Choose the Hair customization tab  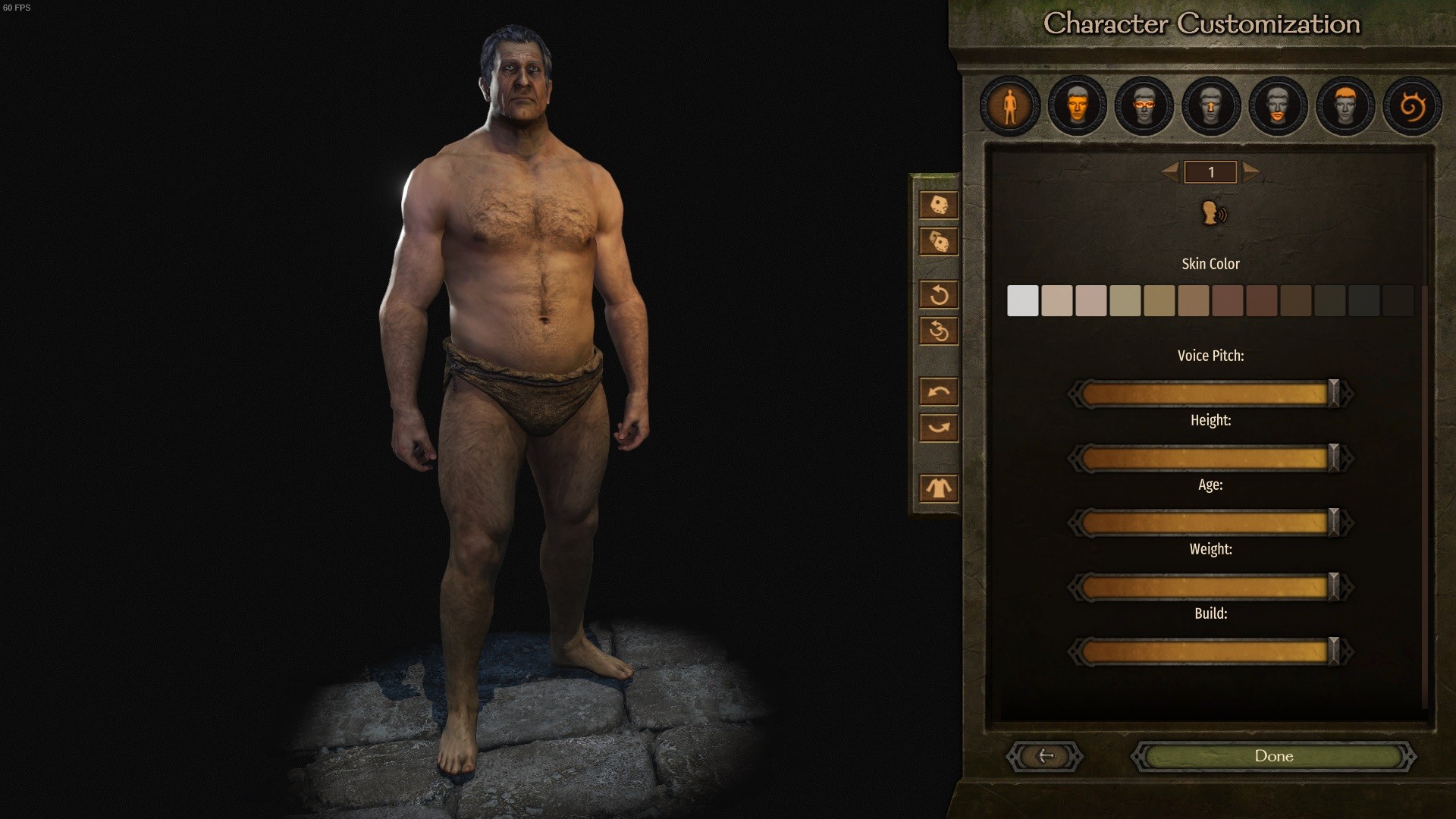[x=1345, y=106]
